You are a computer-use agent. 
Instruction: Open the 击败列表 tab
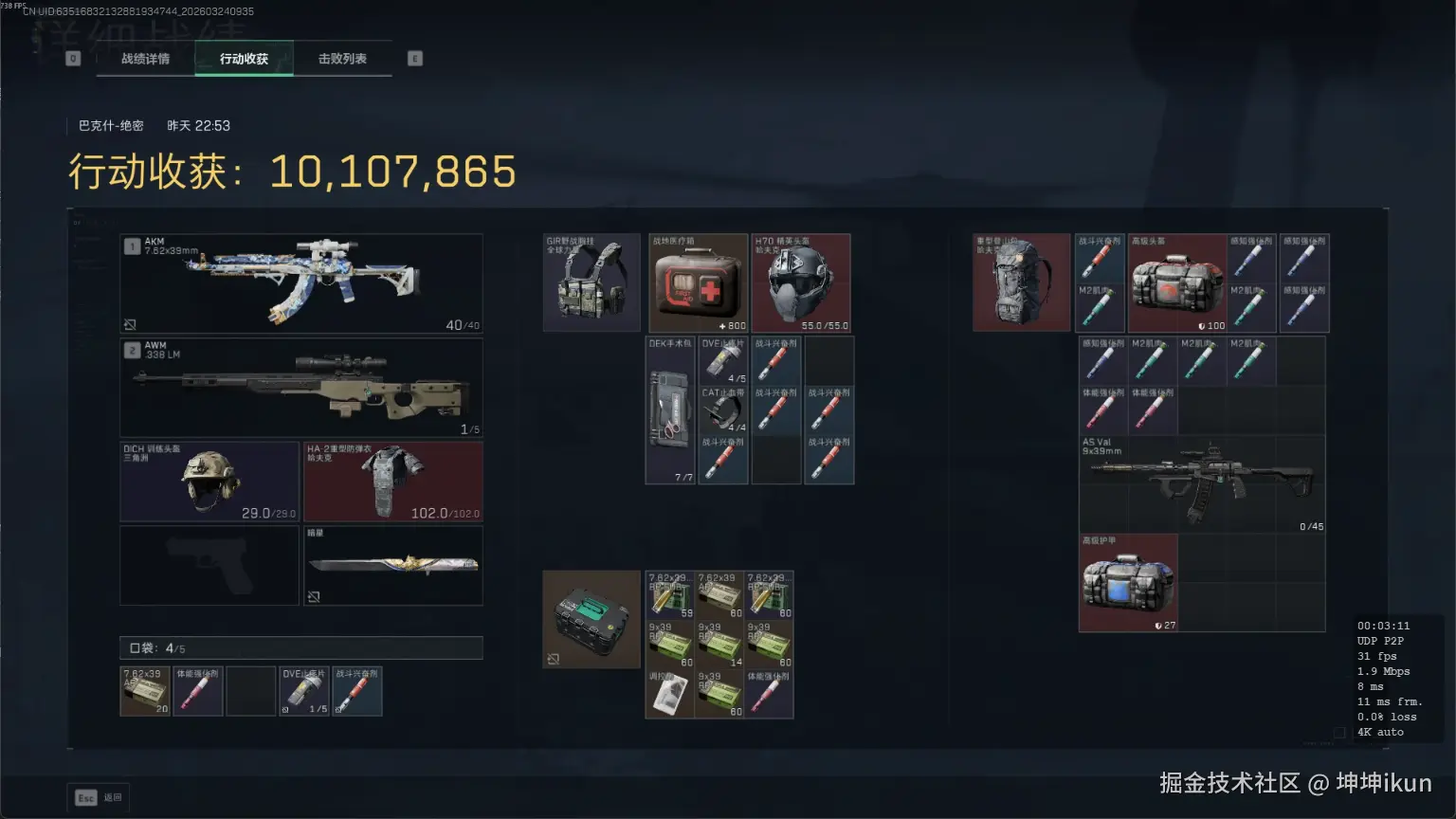pos(342,59)
